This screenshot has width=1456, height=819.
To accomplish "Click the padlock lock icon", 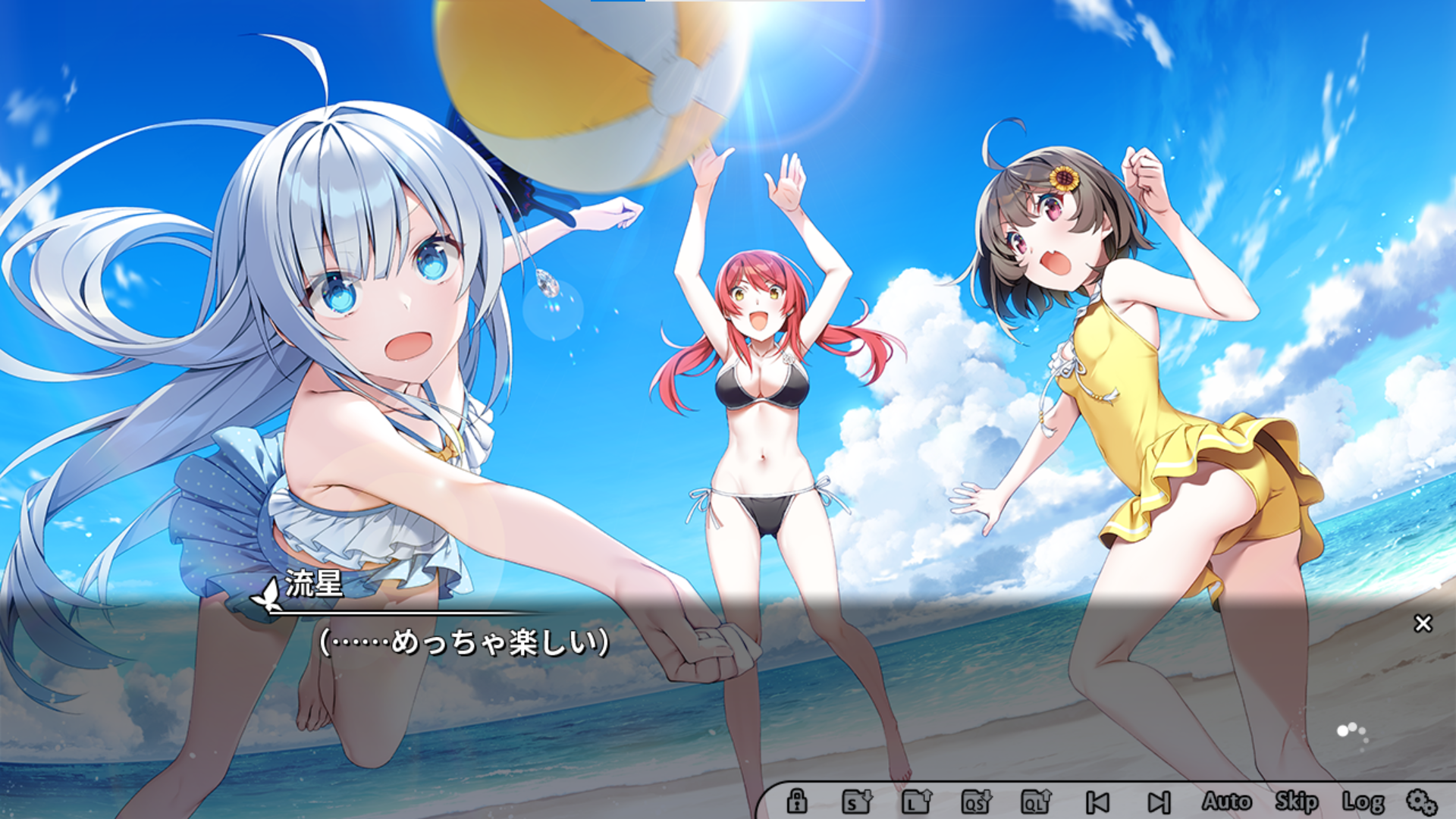I will click(x=796, y=801).
